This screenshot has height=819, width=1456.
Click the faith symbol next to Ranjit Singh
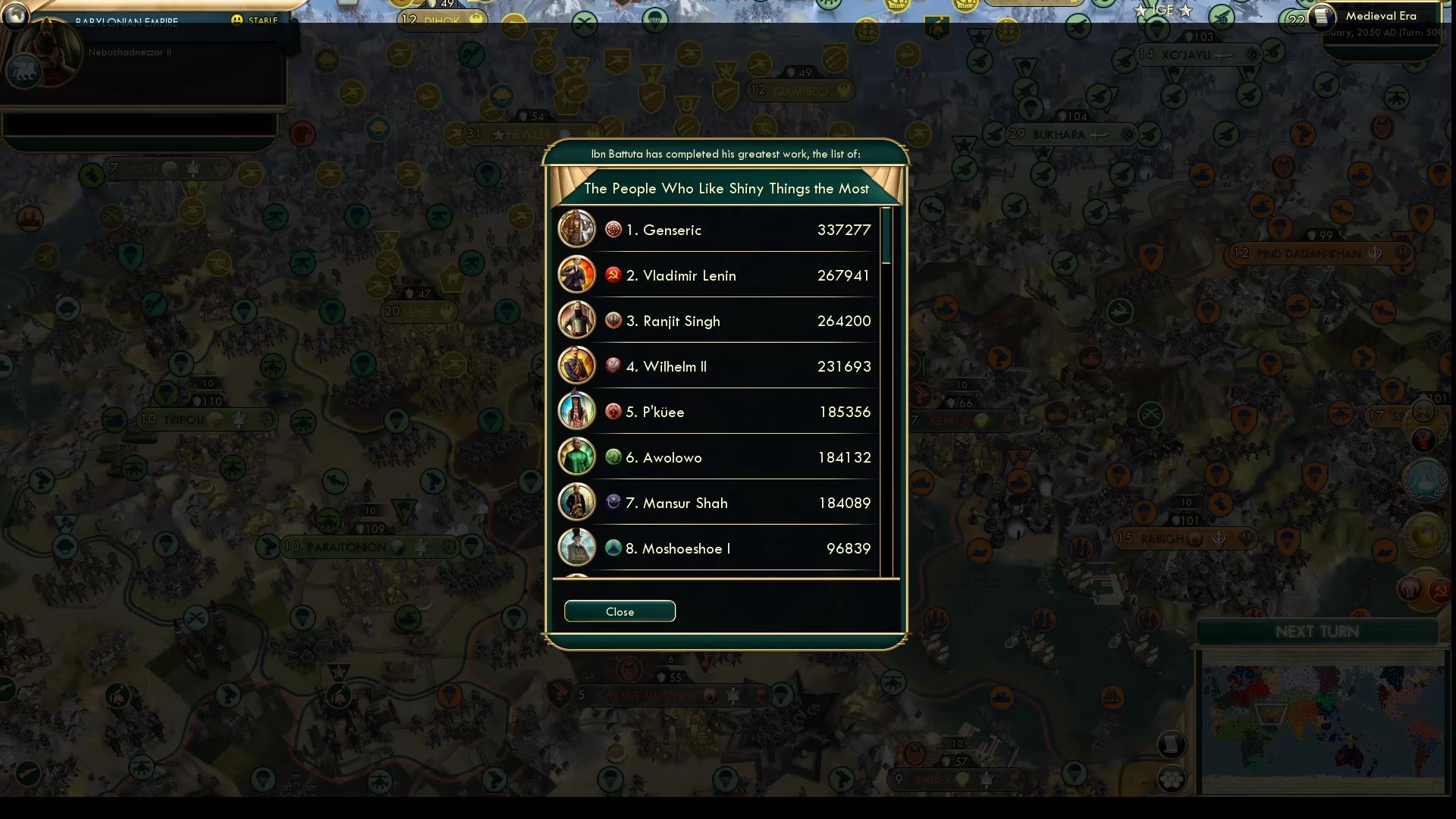click(613, 321)
